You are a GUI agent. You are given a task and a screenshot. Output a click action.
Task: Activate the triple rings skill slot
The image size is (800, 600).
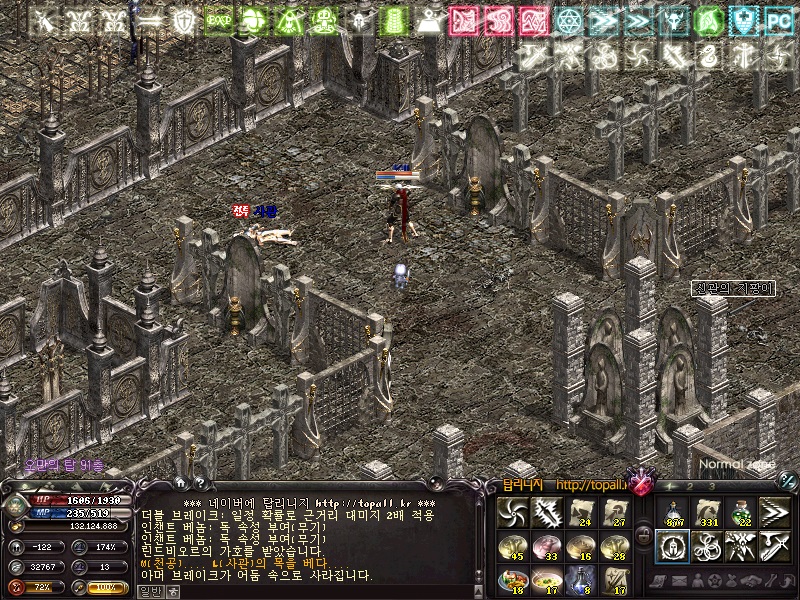coord(706,545)
